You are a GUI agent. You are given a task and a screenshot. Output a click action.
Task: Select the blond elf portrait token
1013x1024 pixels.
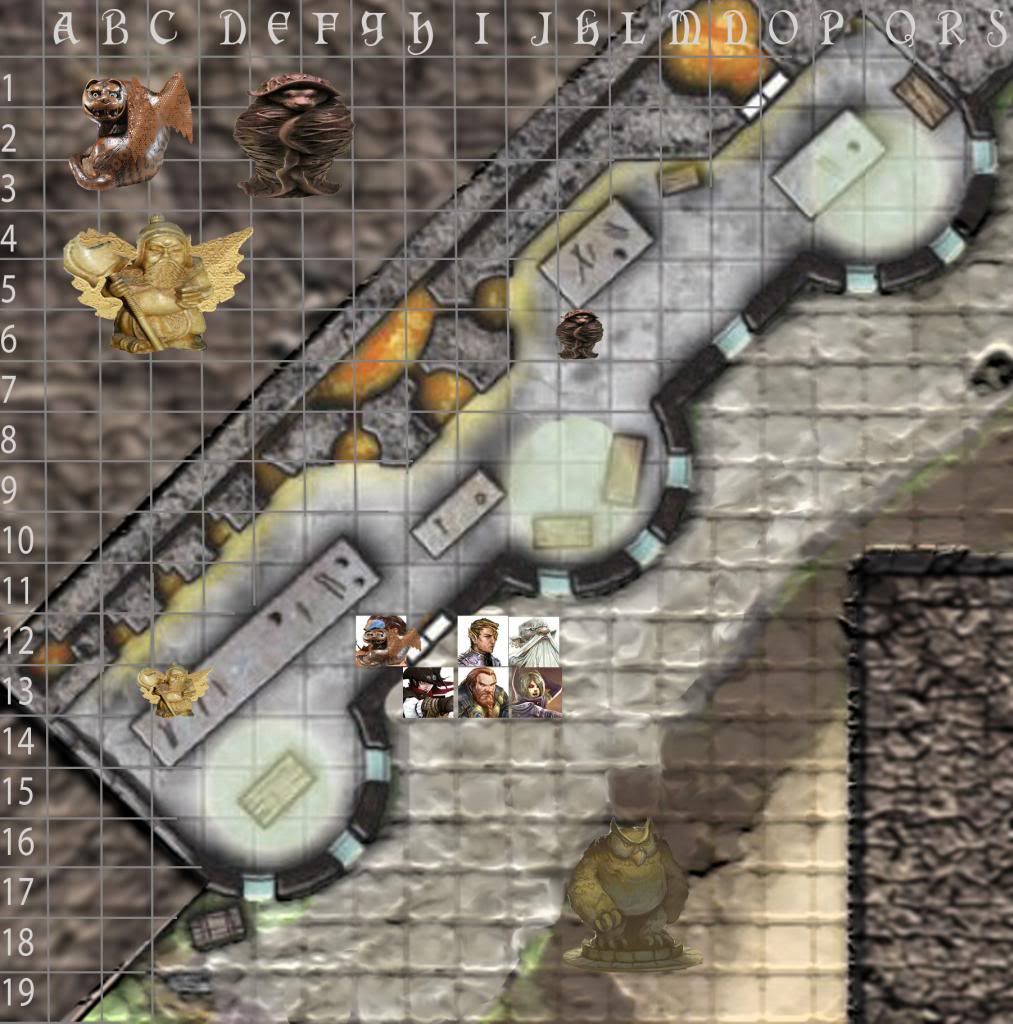(482, 641)
